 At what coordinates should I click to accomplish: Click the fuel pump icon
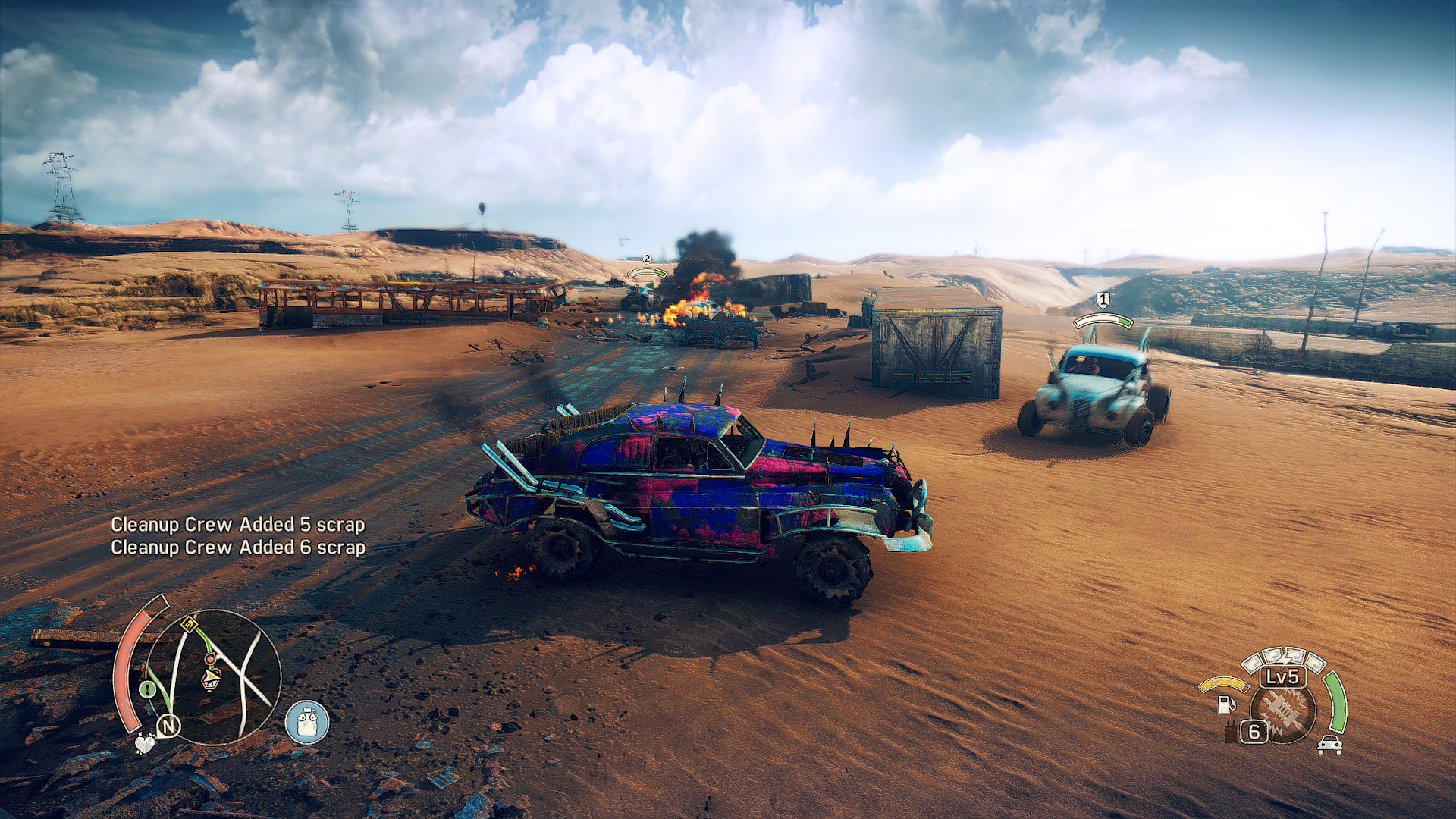(1225, 704)
